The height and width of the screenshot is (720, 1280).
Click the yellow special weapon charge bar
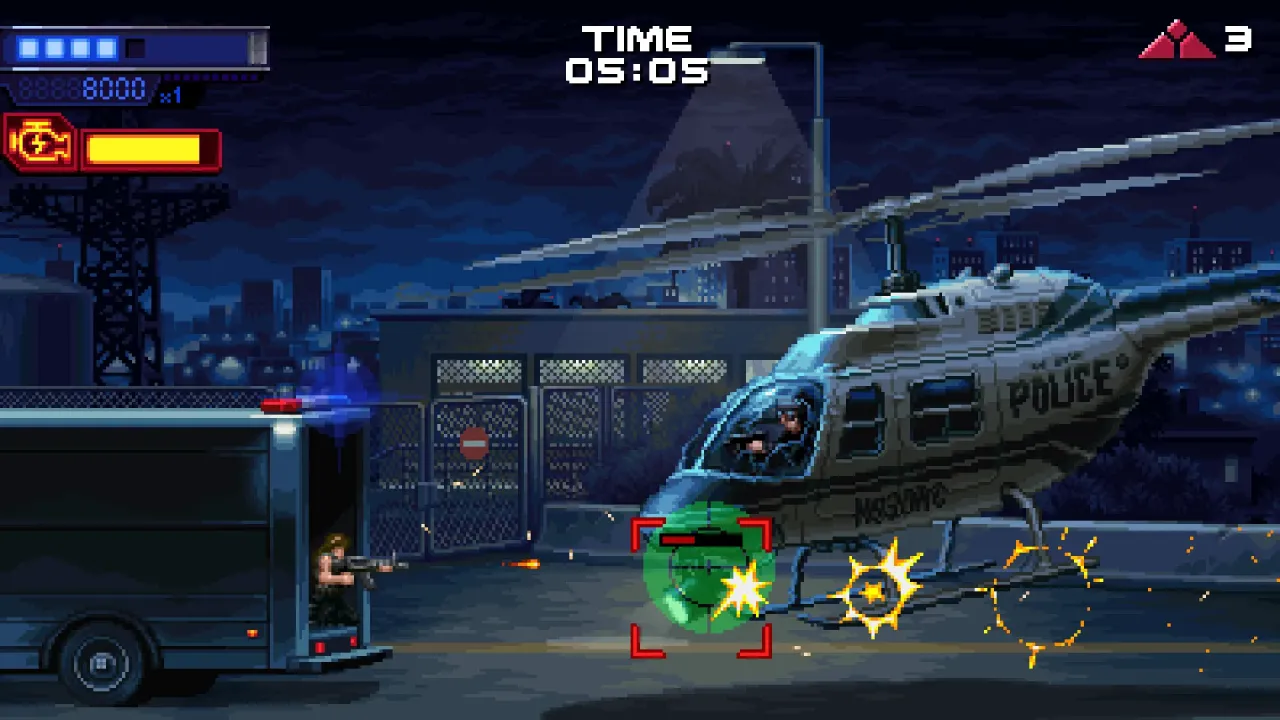[x=148, y=148]
